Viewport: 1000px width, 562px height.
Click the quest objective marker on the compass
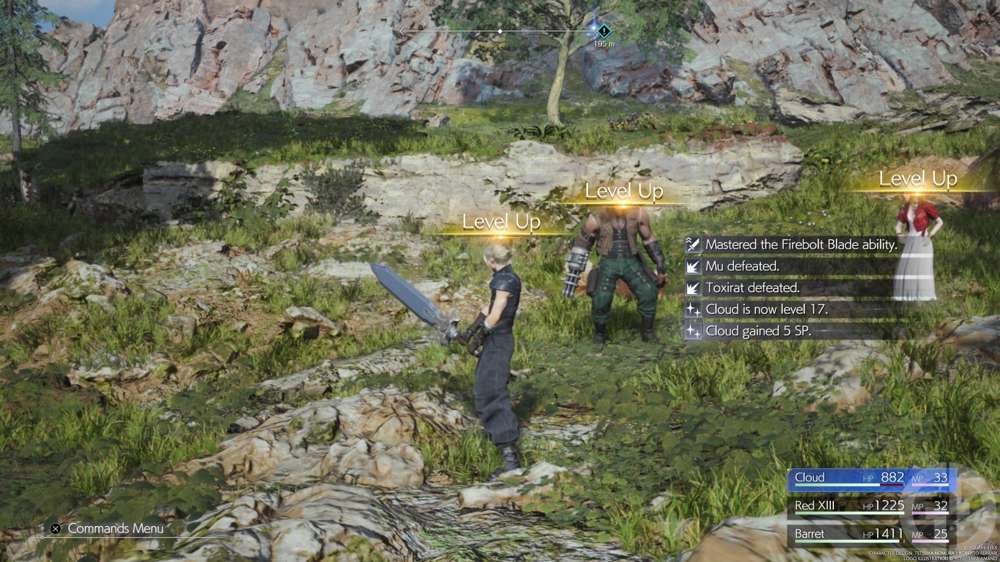click(x=603, y=31)
